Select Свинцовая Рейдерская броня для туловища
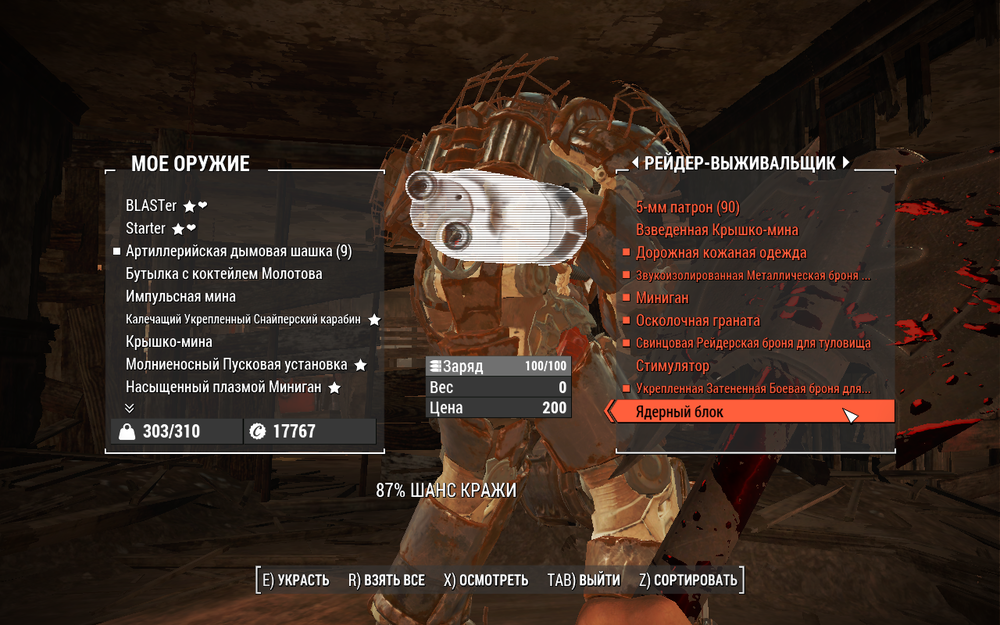Viewport: 1000px width, 625px height. coord(753,343)
